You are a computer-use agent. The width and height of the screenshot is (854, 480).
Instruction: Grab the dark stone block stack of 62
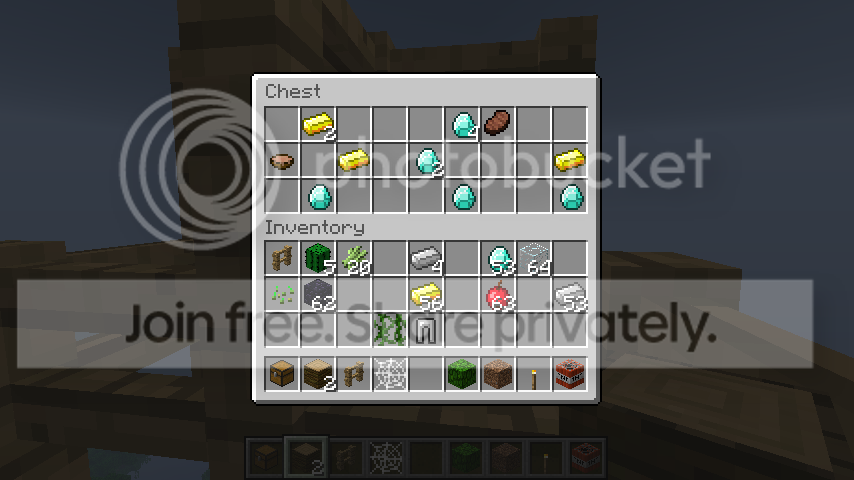pyautogui.click(x=318, y=295)
